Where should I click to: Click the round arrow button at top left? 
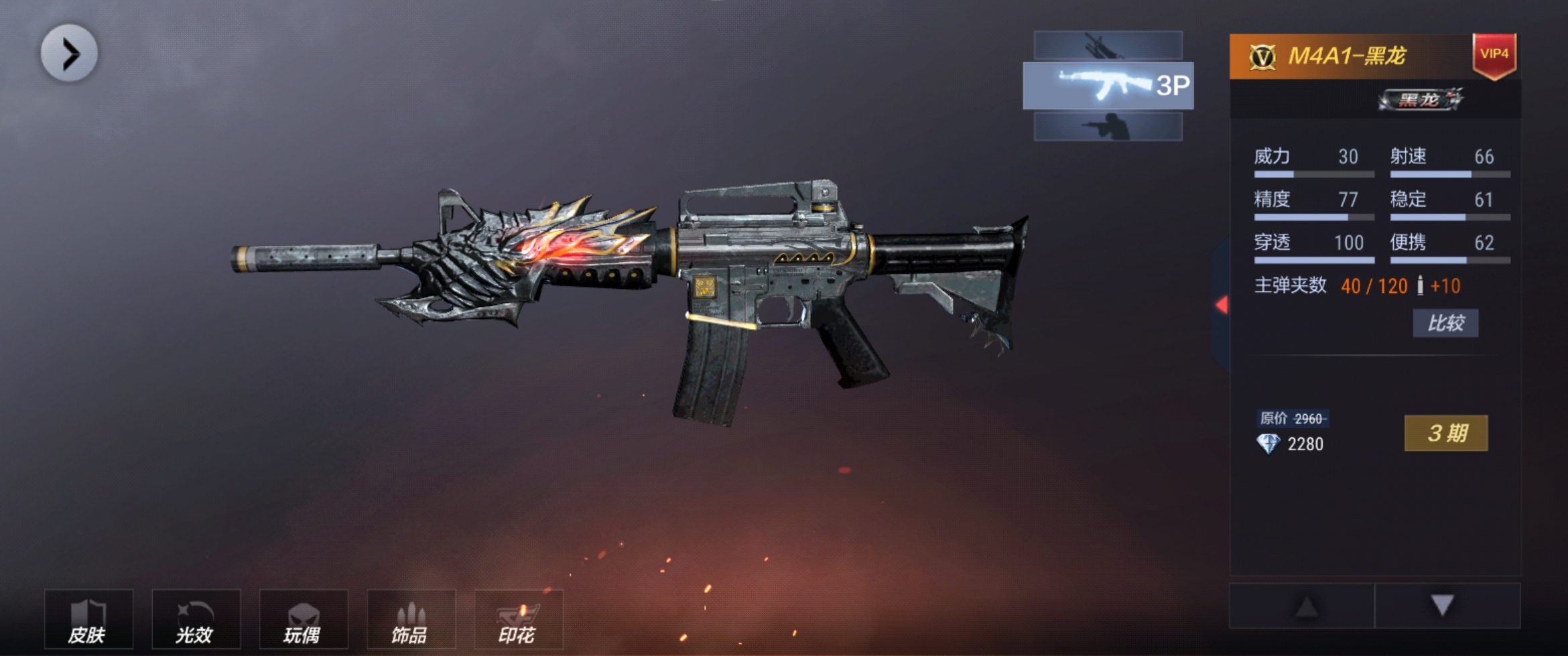pos(69,53)
